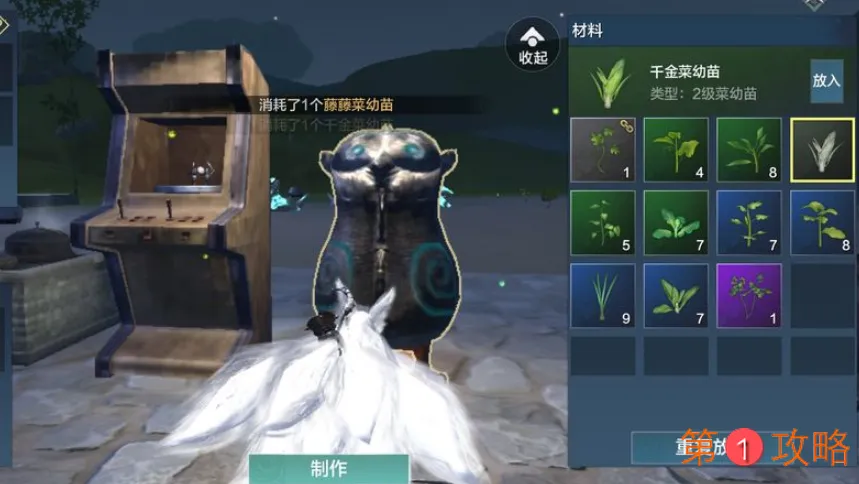Screen dimensions: 859x484
Task: Select the green seedling slot with count 5
Action: pyautogui.click(x=602, y=223)
